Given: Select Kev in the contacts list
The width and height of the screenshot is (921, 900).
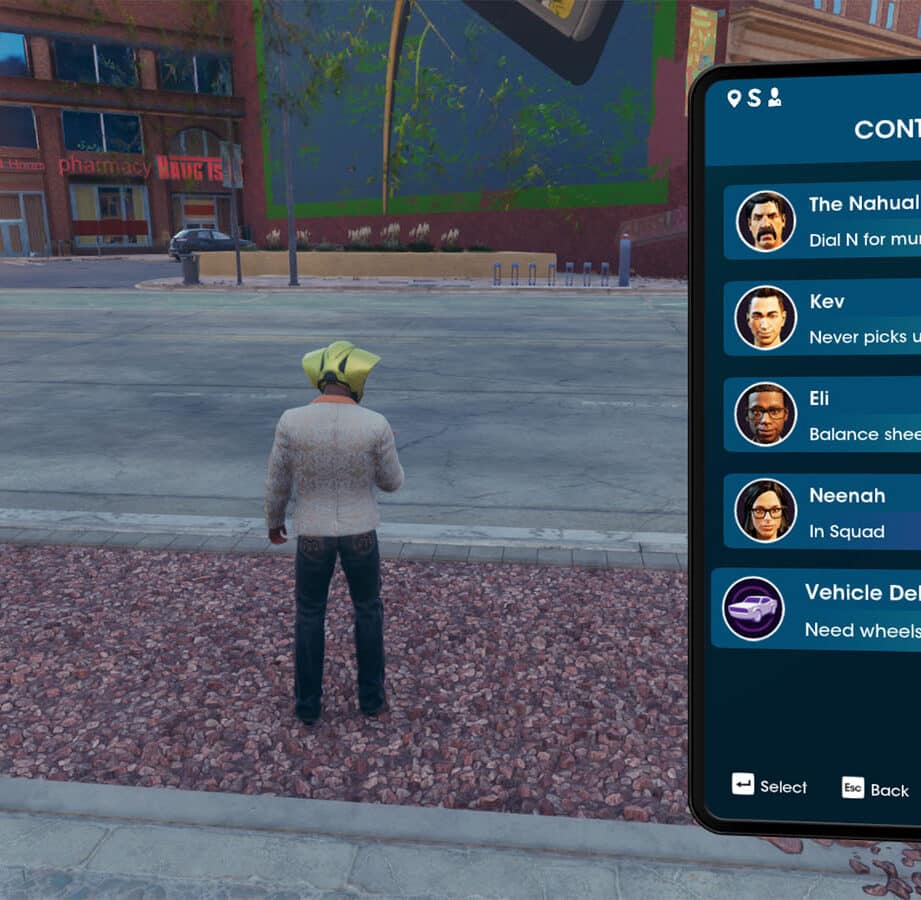Looking at the screenshot, I should 822,318.
